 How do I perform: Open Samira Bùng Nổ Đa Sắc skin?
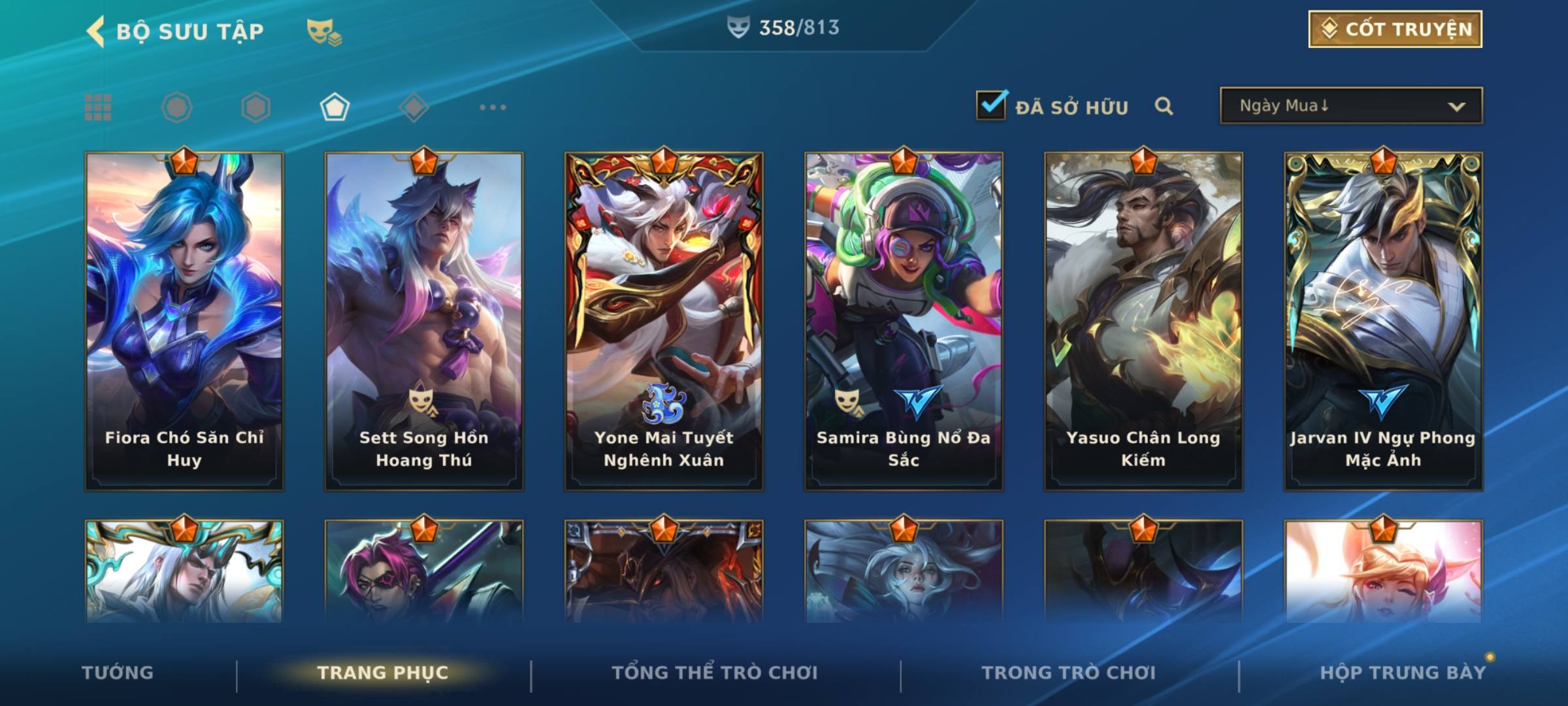[x=904, y=320]
